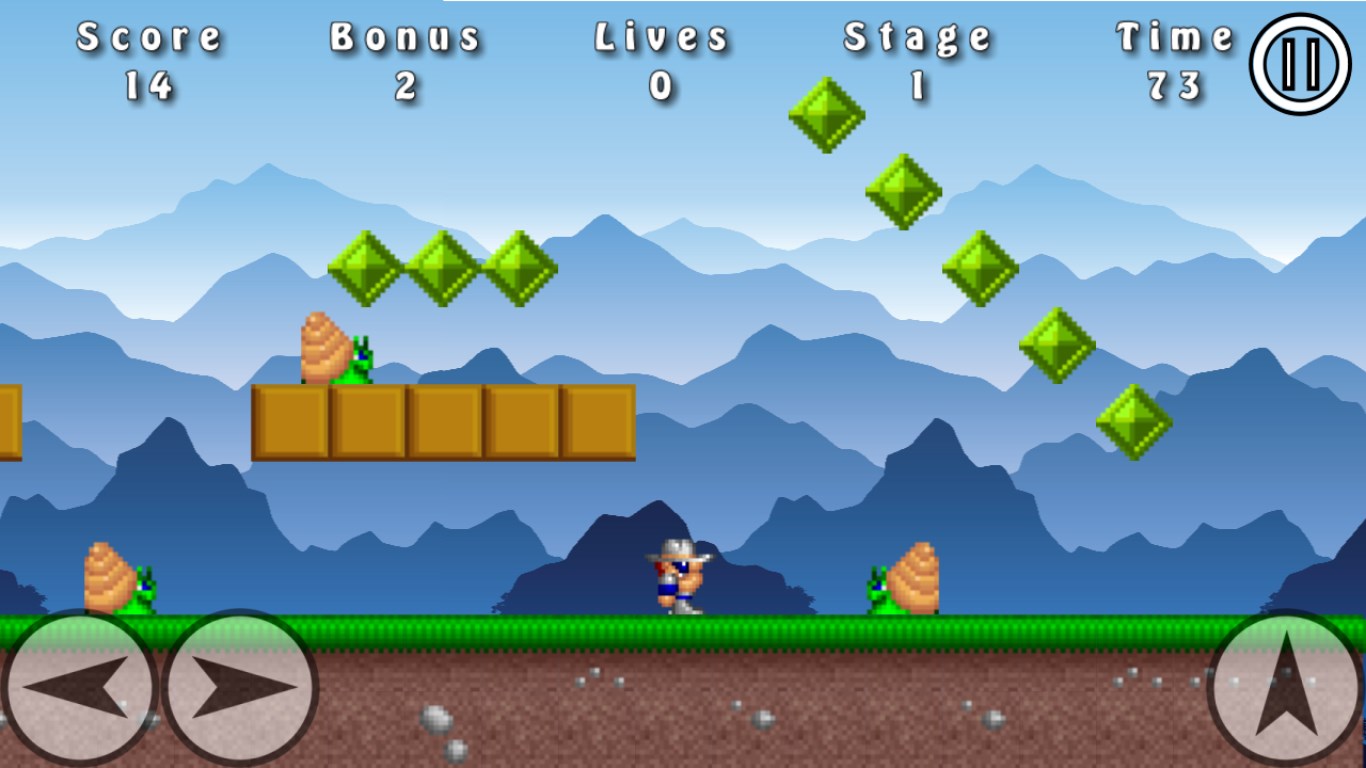
Task: Tap the right arrow movement button
Action: coord(240,688)
